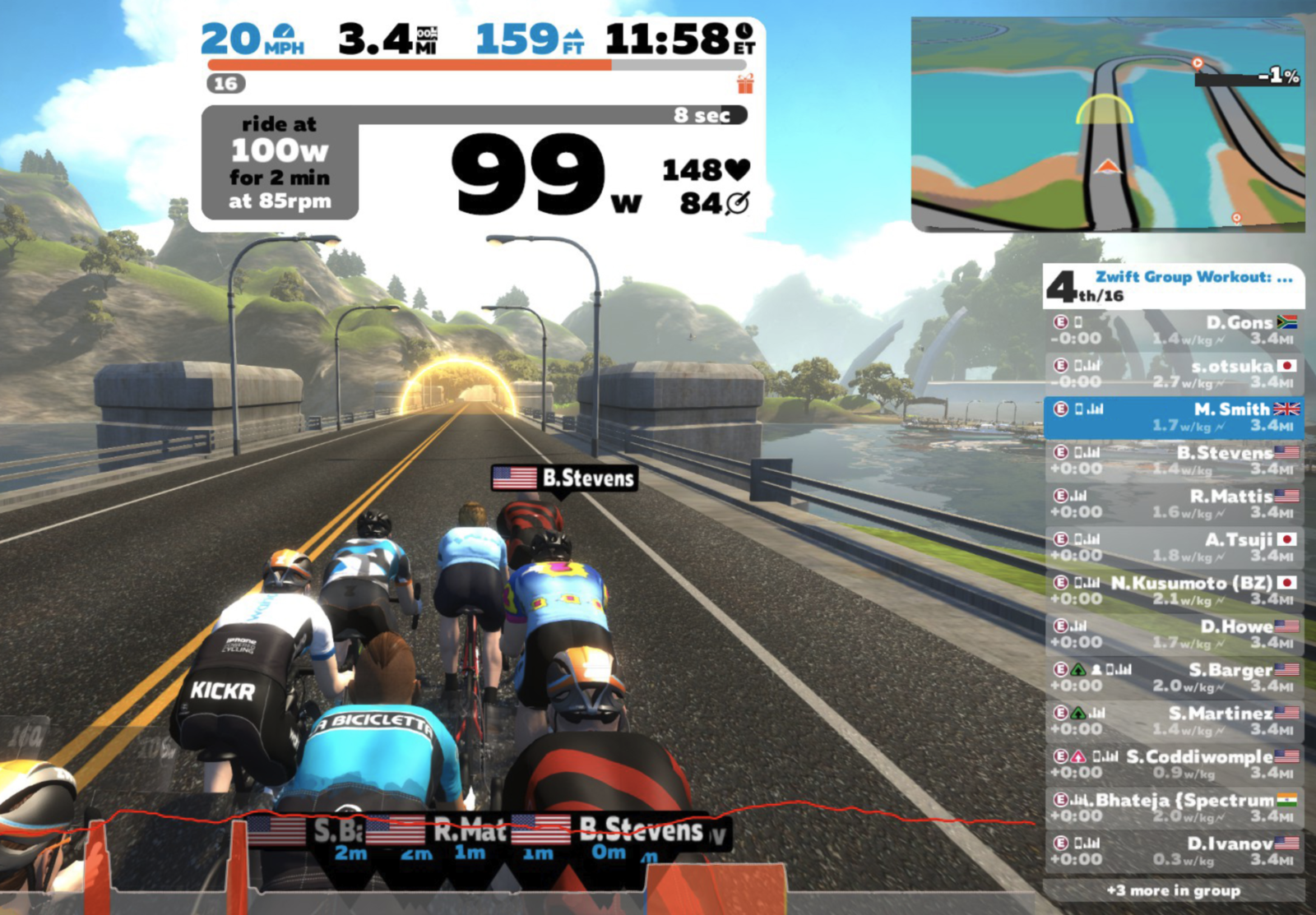Expand the +3 more in group entry

point(1174,890)
